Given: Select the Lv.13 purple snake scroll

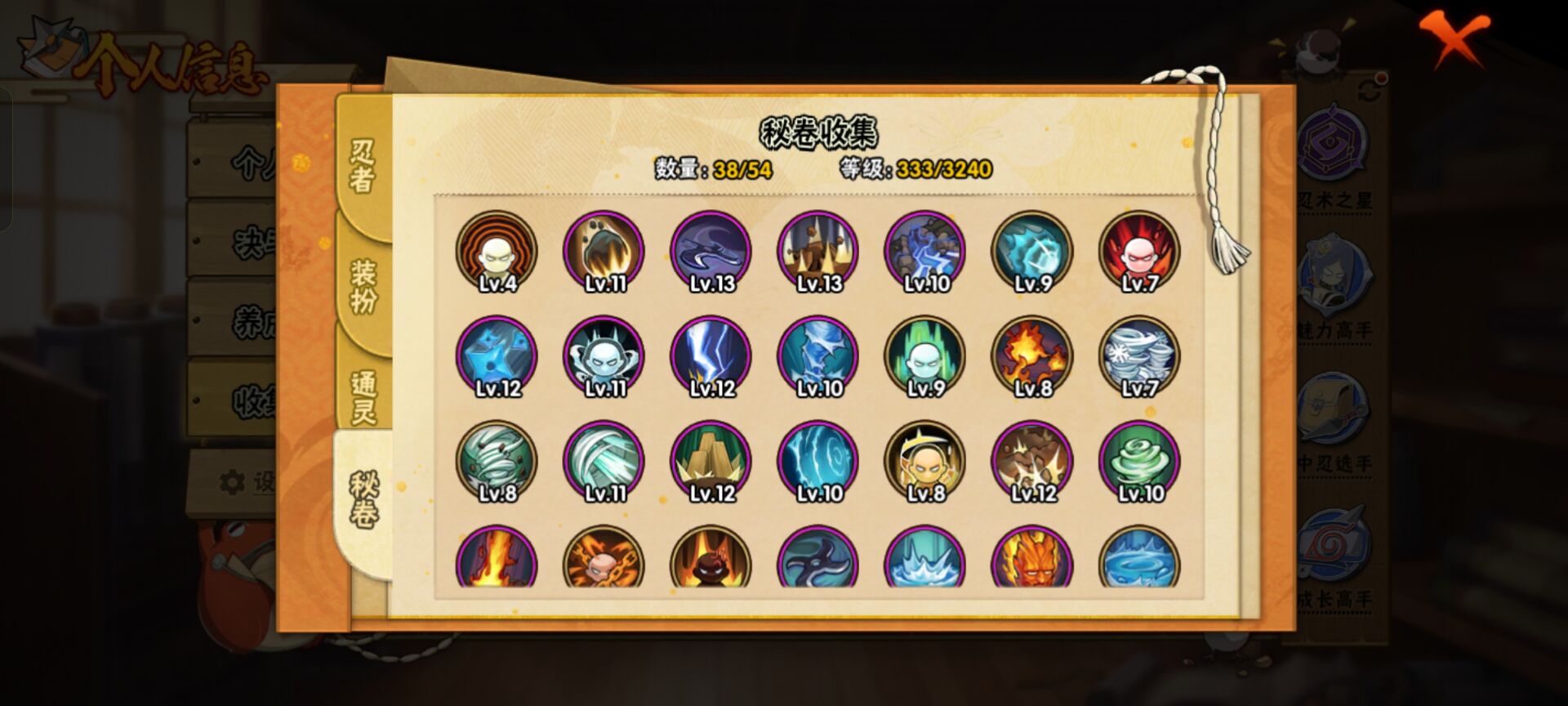Looking at the screenshot, I should coord(715,252).
